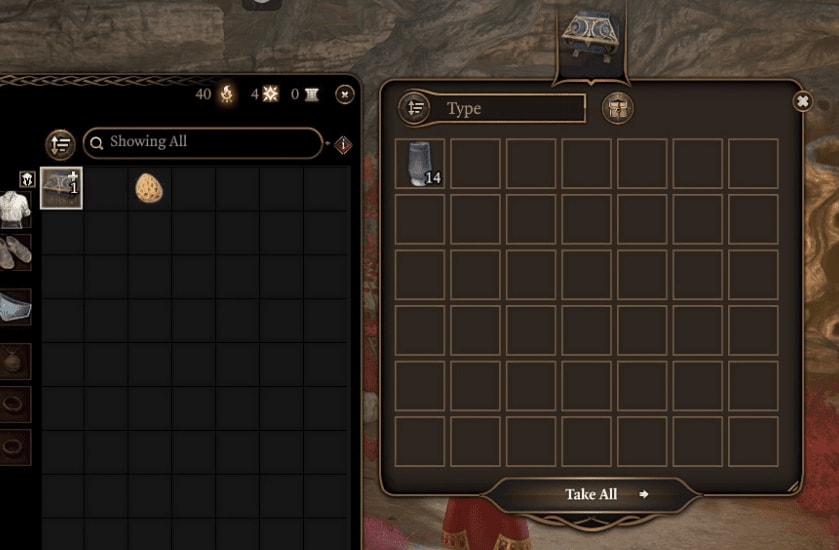Take All items from the container
Viewport: 839px width, 550px height.
[592, 494]
